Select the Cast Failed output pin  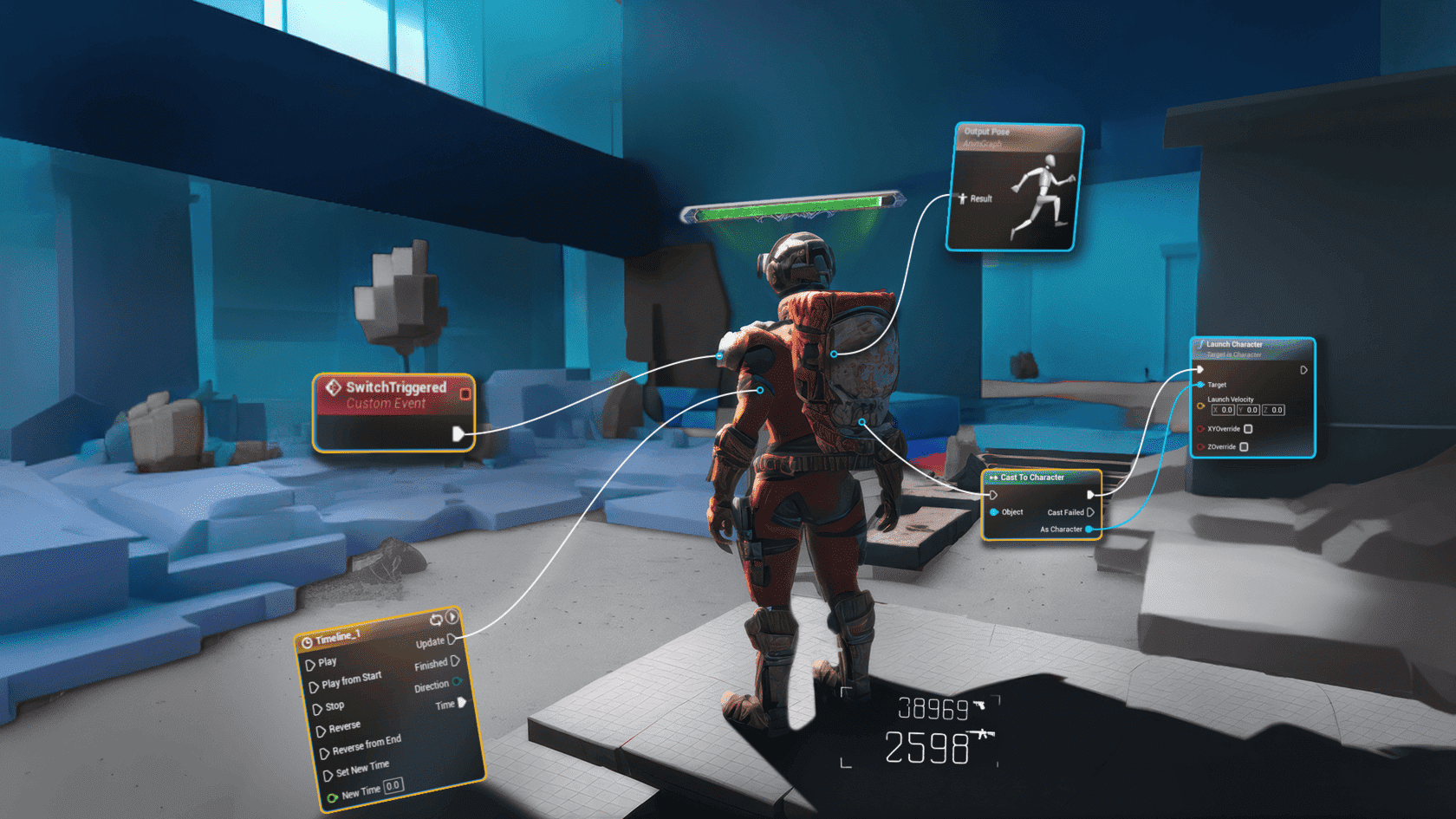[1090, 512]
